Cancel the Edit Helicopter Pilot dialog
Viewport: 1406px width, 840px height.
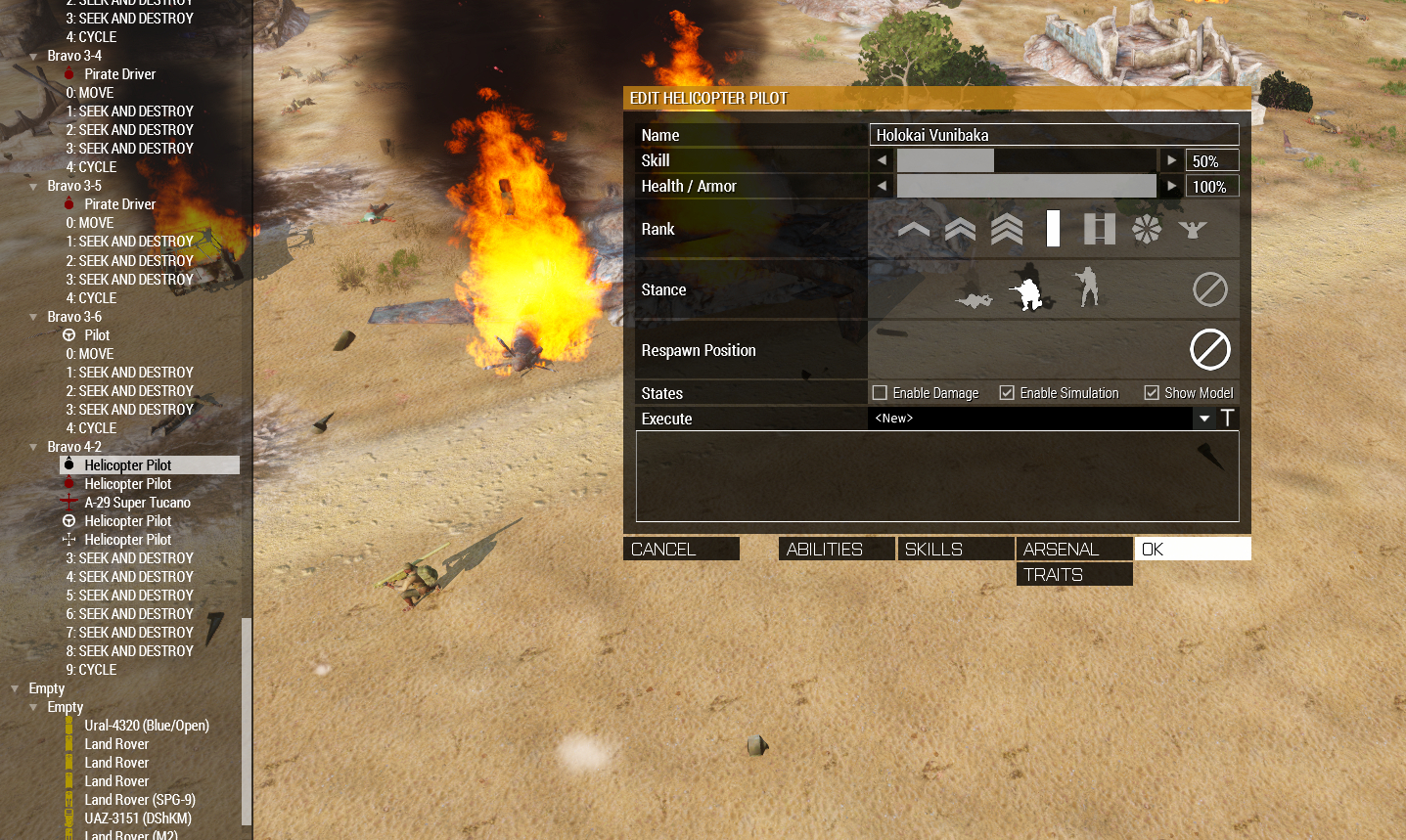coord(681,549)
